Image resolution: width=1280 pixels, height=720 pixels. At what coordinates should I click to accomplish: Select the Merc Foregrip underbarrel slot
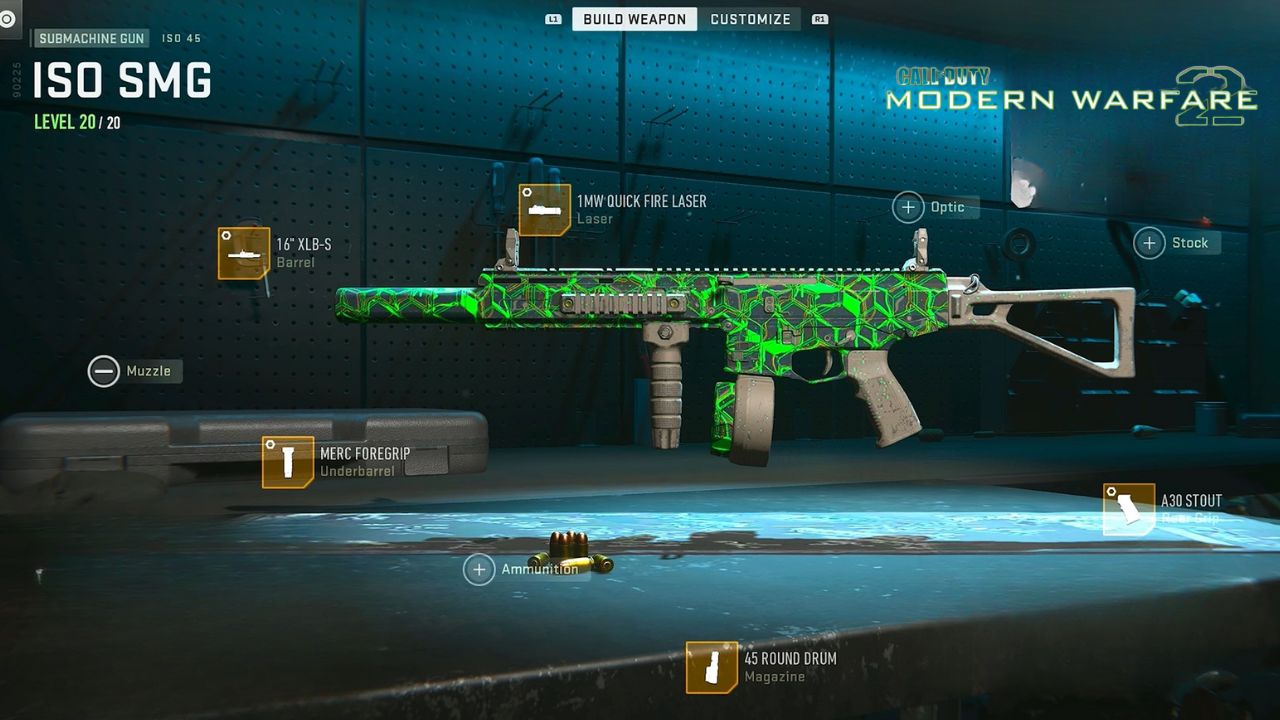point(288,462)
